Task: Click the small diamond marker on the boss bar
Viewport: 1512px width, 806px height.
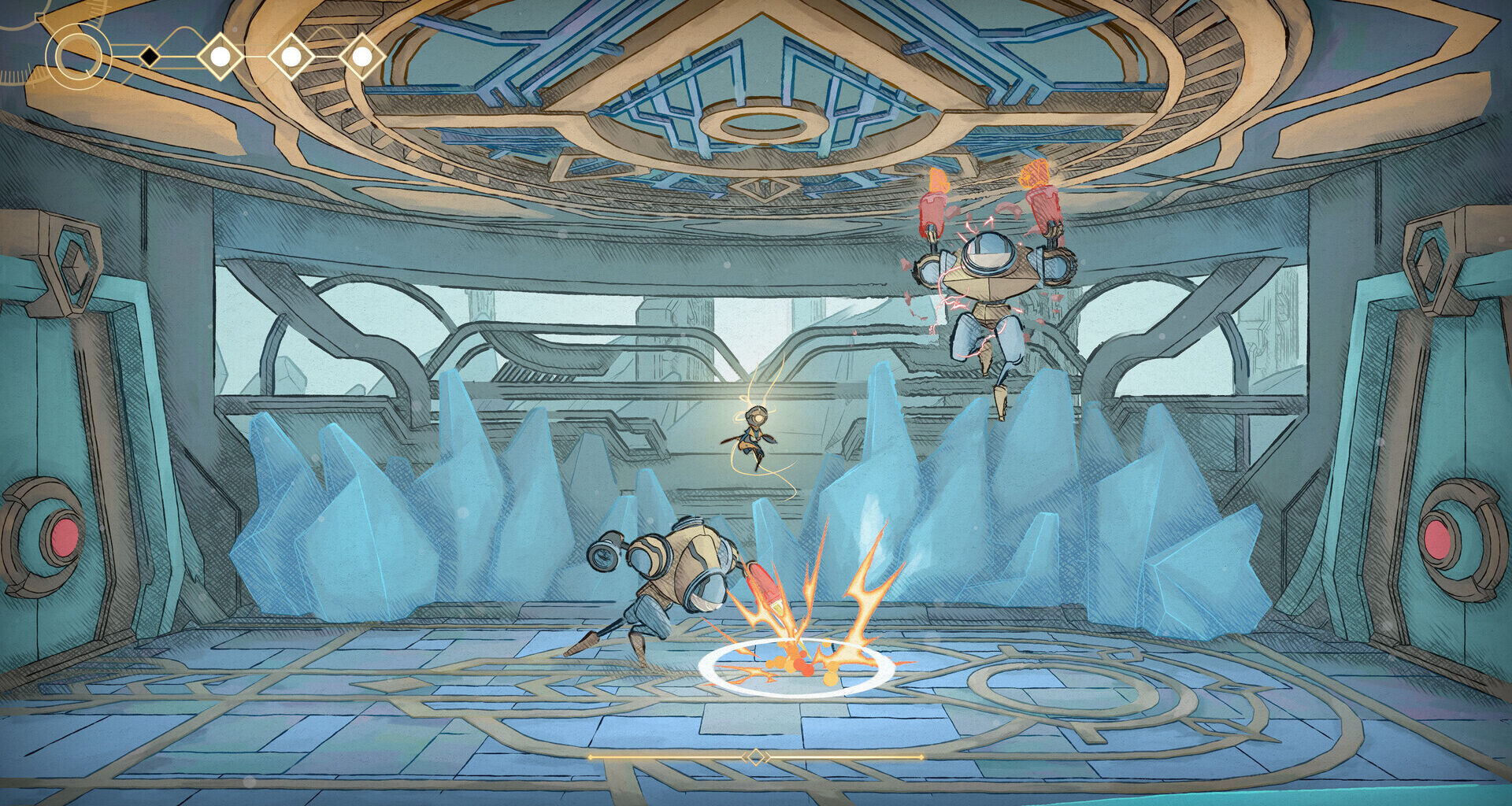Action: pyautogui.click(x=758, y=756)
